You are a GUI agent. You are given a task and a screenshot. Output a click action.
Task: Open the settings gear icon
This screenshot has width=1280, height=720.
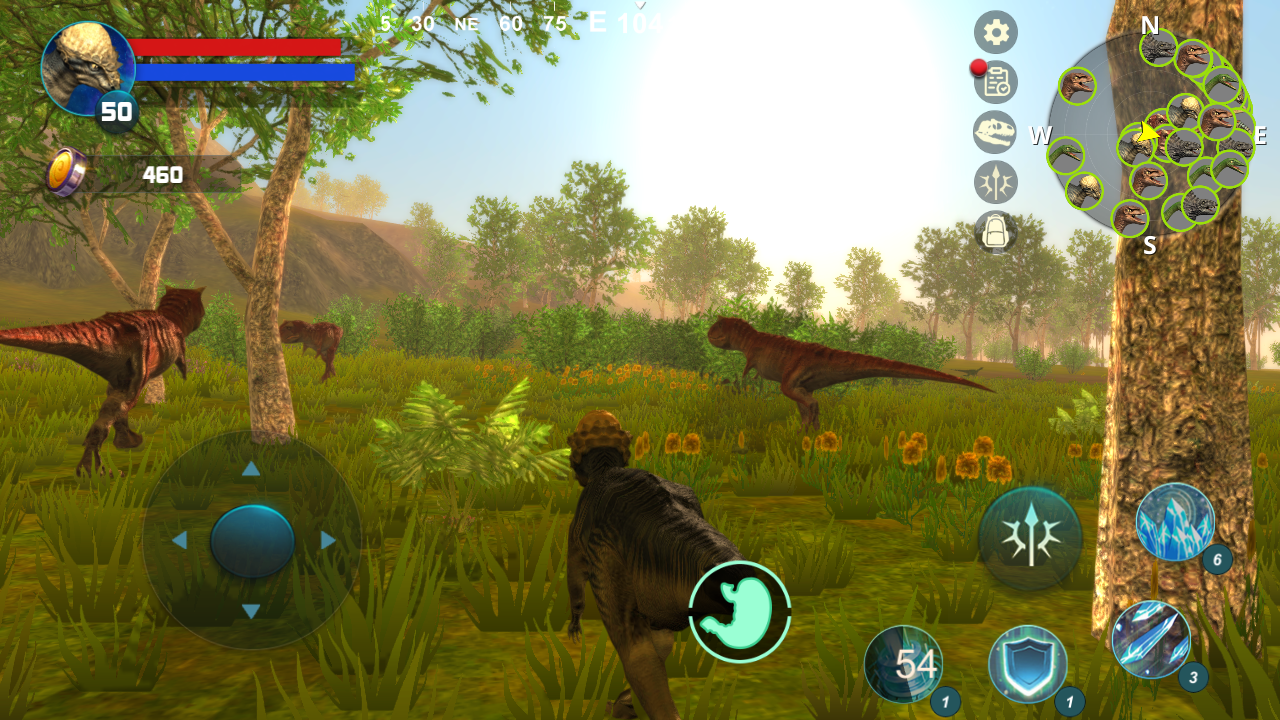coord(995,32)
